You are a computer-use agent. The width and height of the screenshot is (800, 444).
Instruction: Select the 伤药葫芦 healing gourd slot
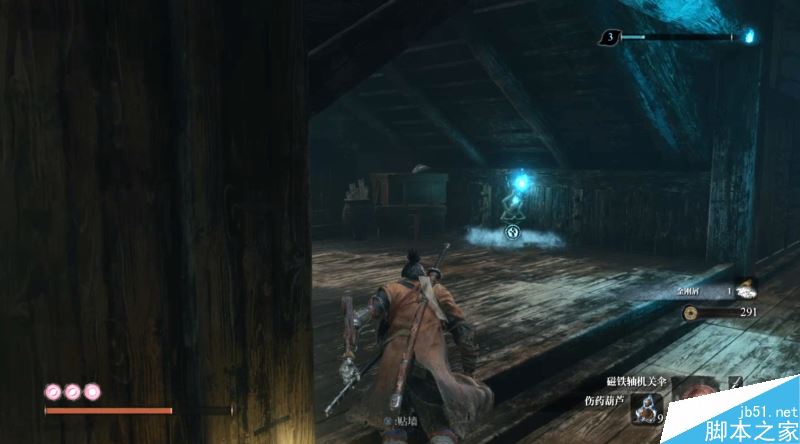point(648,407)
